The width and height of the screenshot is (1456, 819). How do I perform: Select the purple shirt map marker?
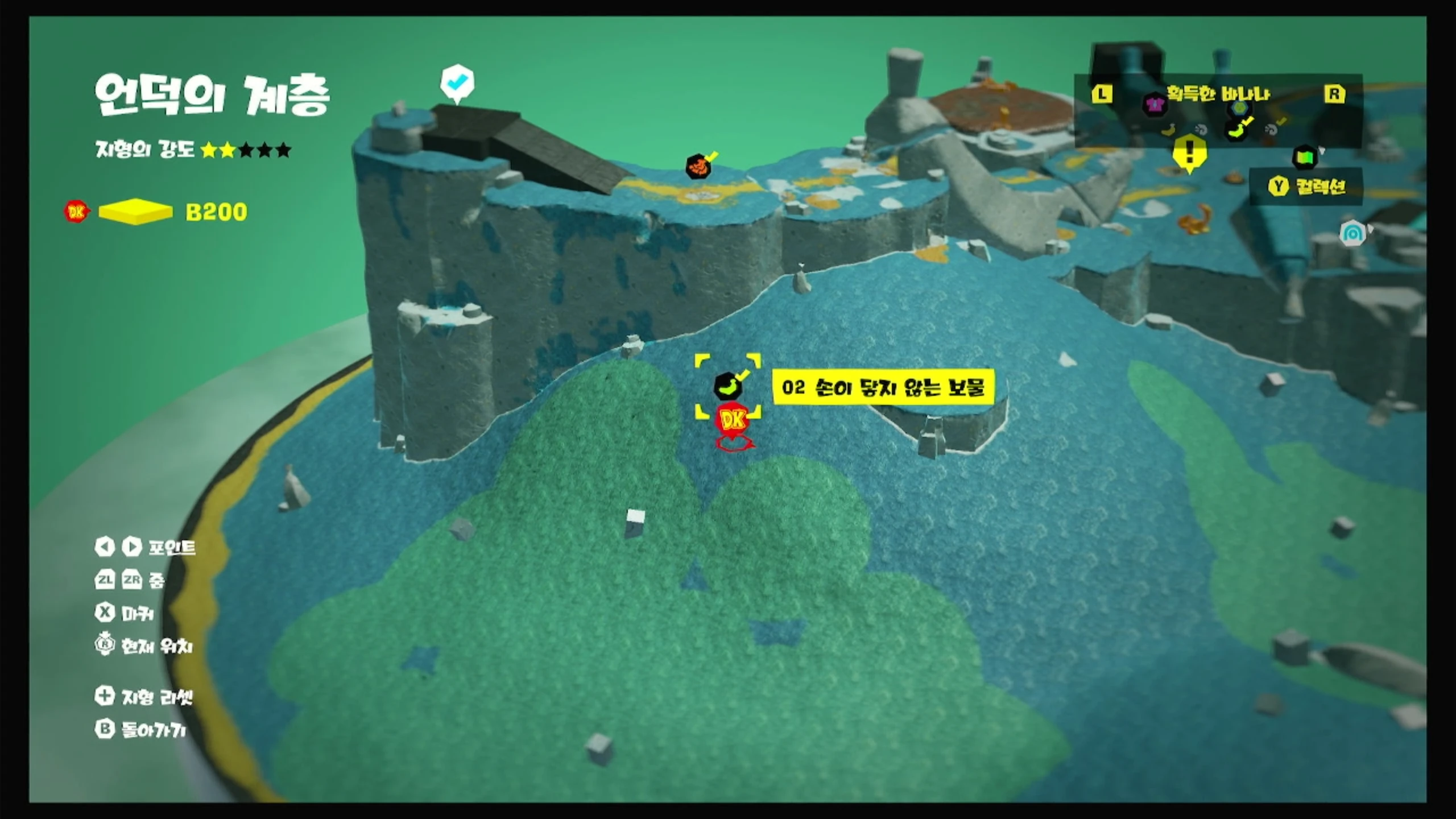[1154, 105]
